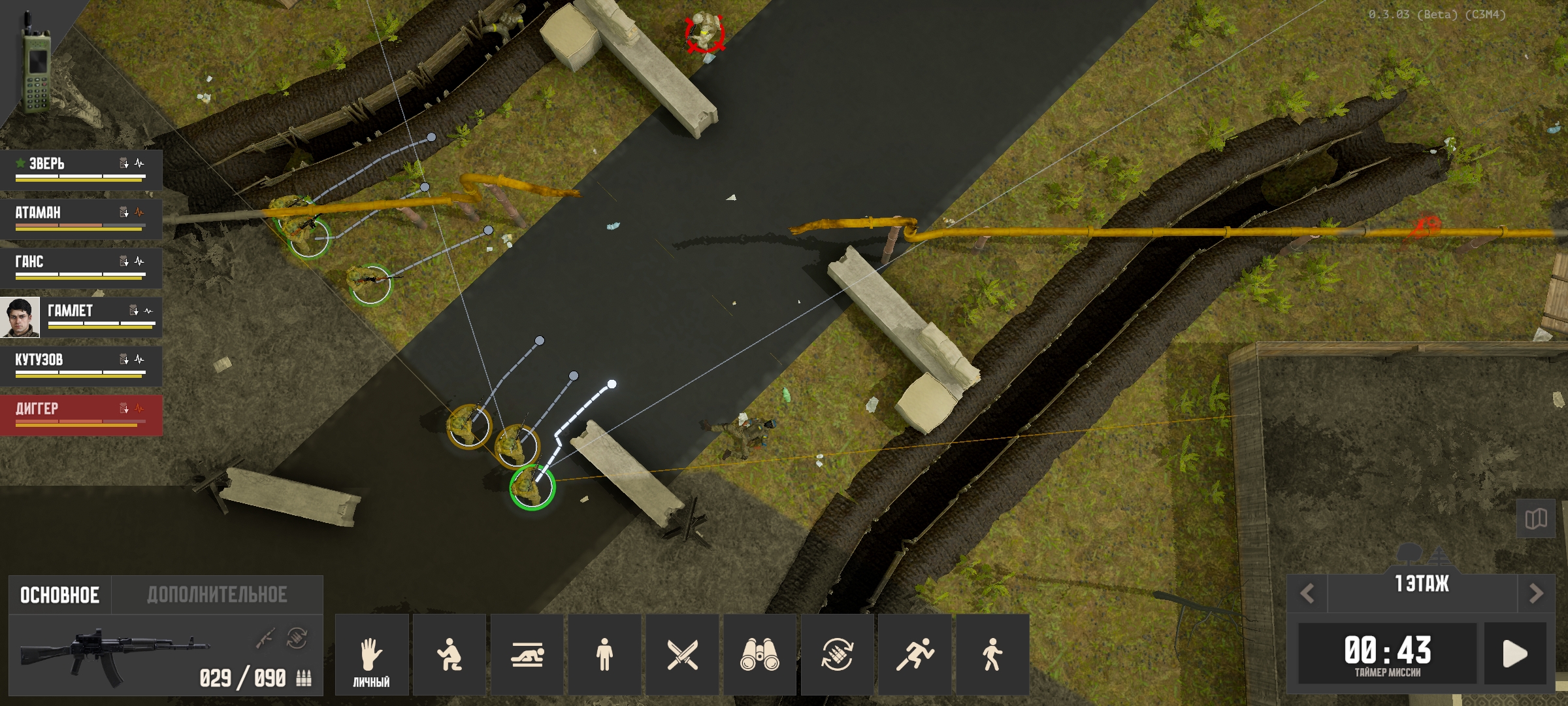
Task: Select squad member ЗВЕРЬ
Action: pyautogui.click(x=80, y=168)
